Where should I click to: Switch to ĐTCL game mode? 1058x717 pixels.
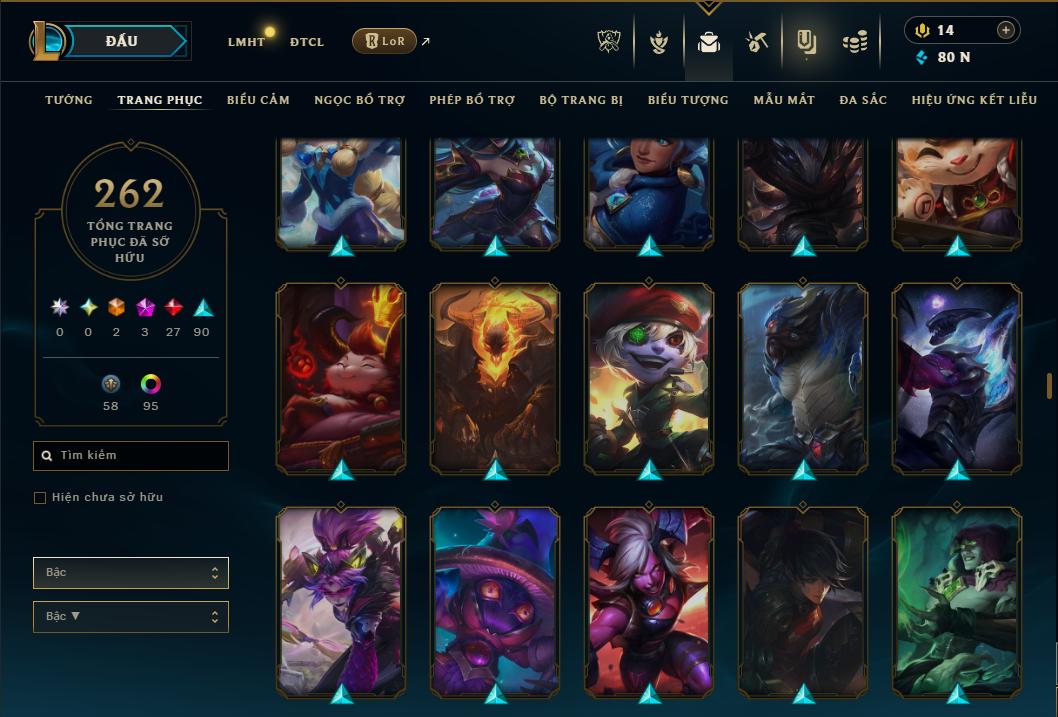307,42
